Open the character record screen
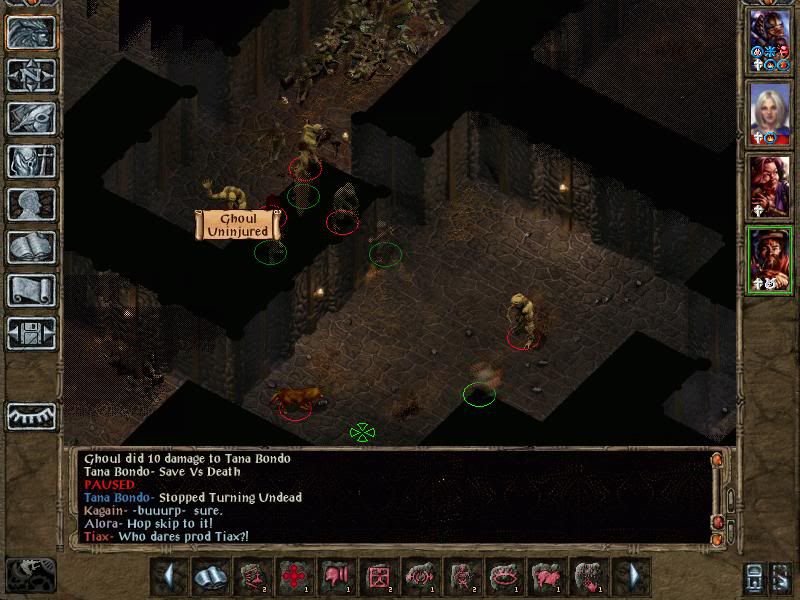Viewport: 800px width, 600px height. (31, 204)
